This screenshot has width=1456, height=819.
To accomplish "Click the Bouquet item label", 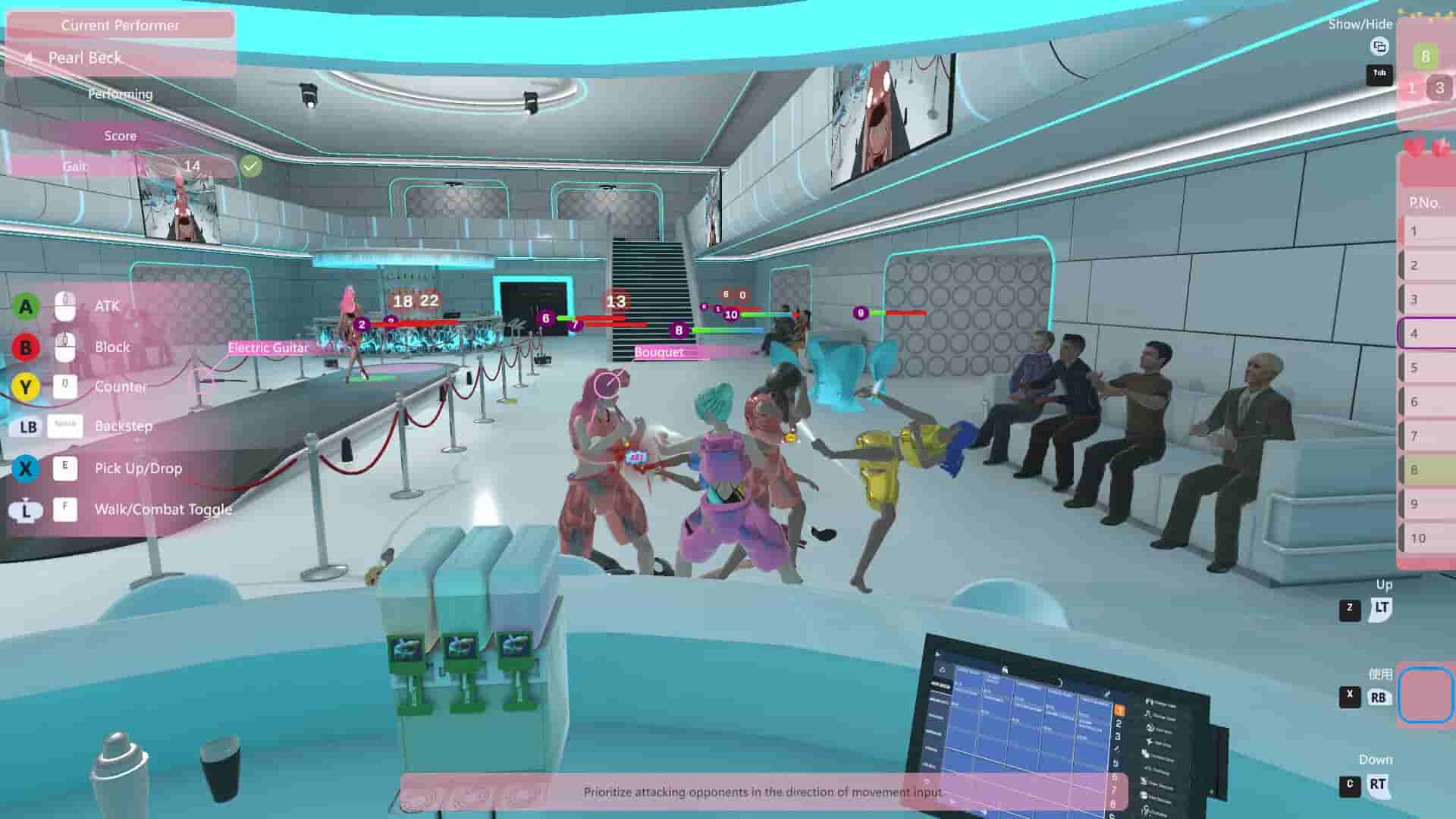I will [x=658, y=352].
